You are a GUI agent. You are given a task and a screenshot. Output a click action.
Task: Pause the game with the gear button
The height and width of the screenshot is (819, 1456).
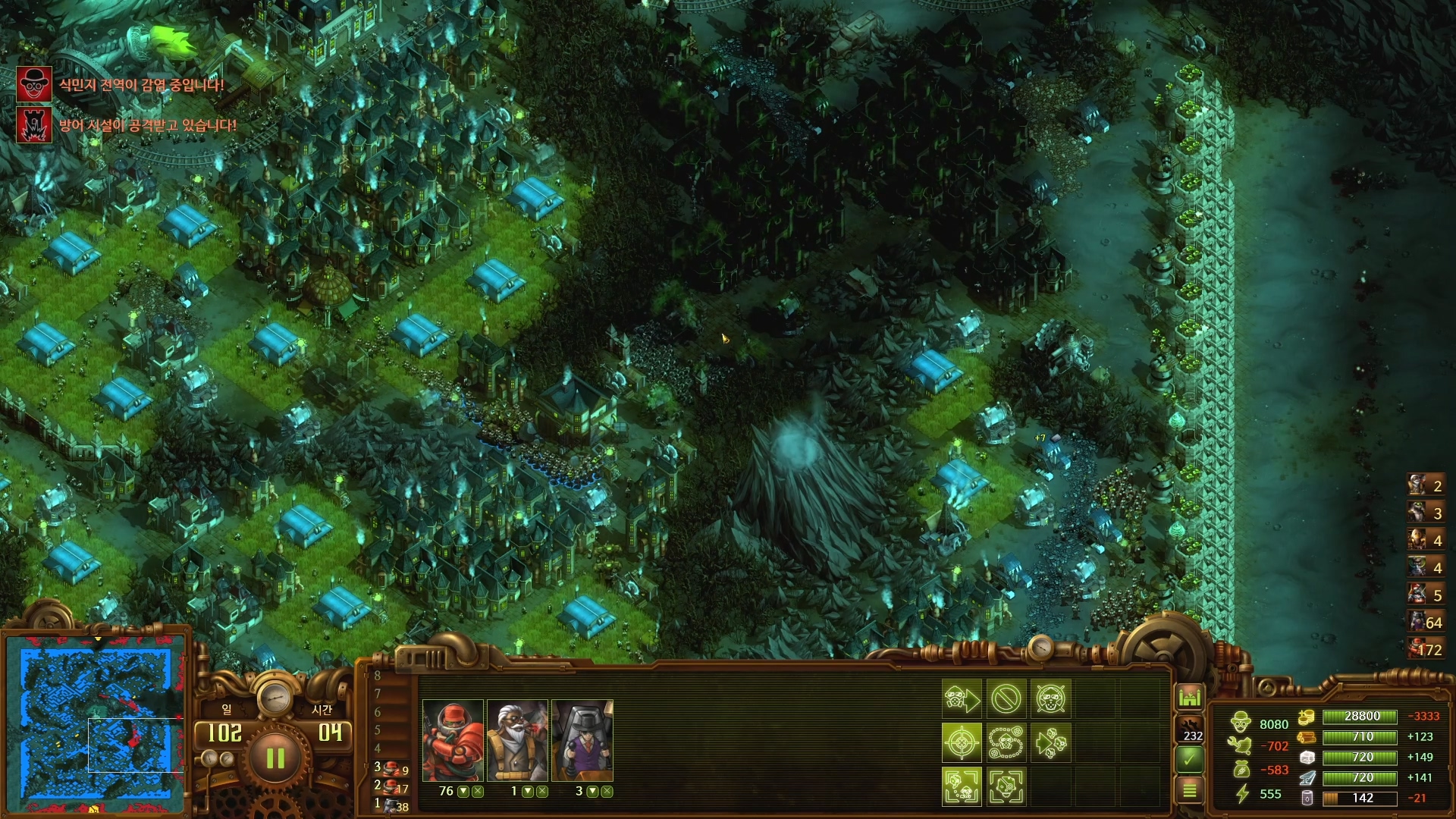click(275, 758)
